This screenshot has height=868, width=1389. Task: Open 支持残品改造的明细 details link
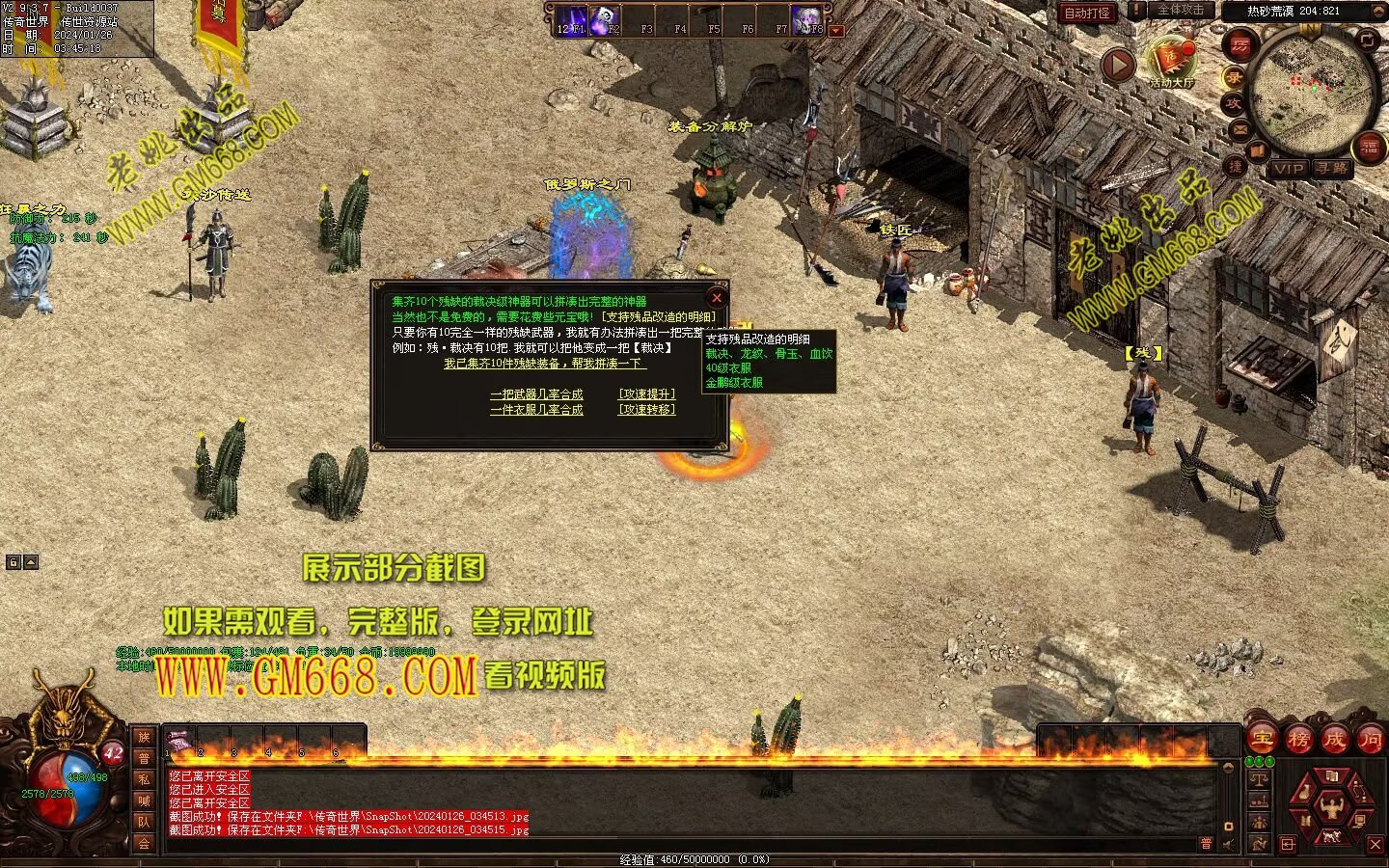pyautogui.click(x=659, y=316)
